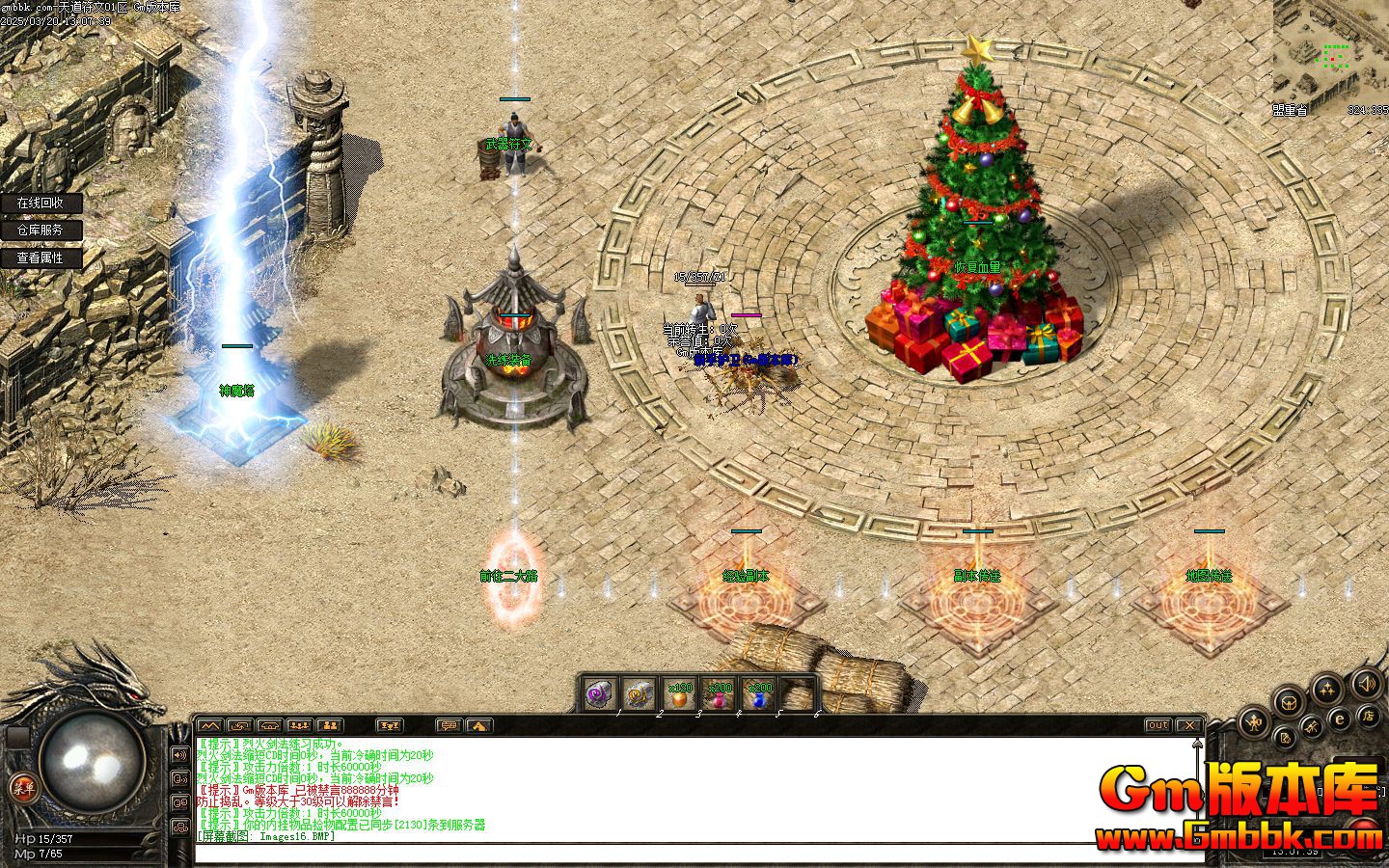This screenshot has width=1389, height=868.
Task: Click the document/bag icon below the chest icon
Action: click(x=1287, y=739)
